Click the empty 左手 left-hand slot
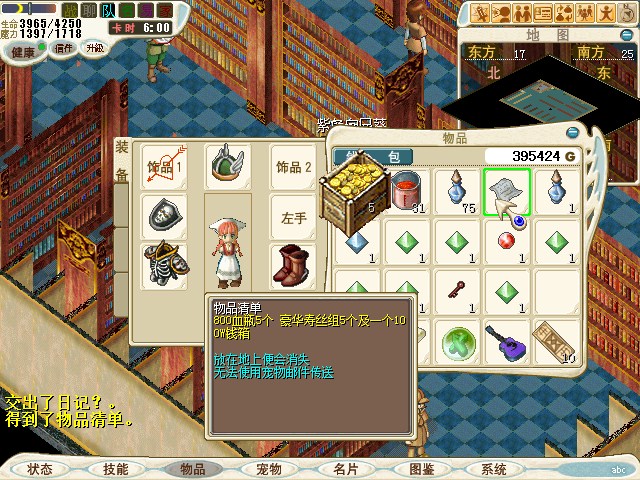The height and width of the screenshot is (480, 640). 294,217
